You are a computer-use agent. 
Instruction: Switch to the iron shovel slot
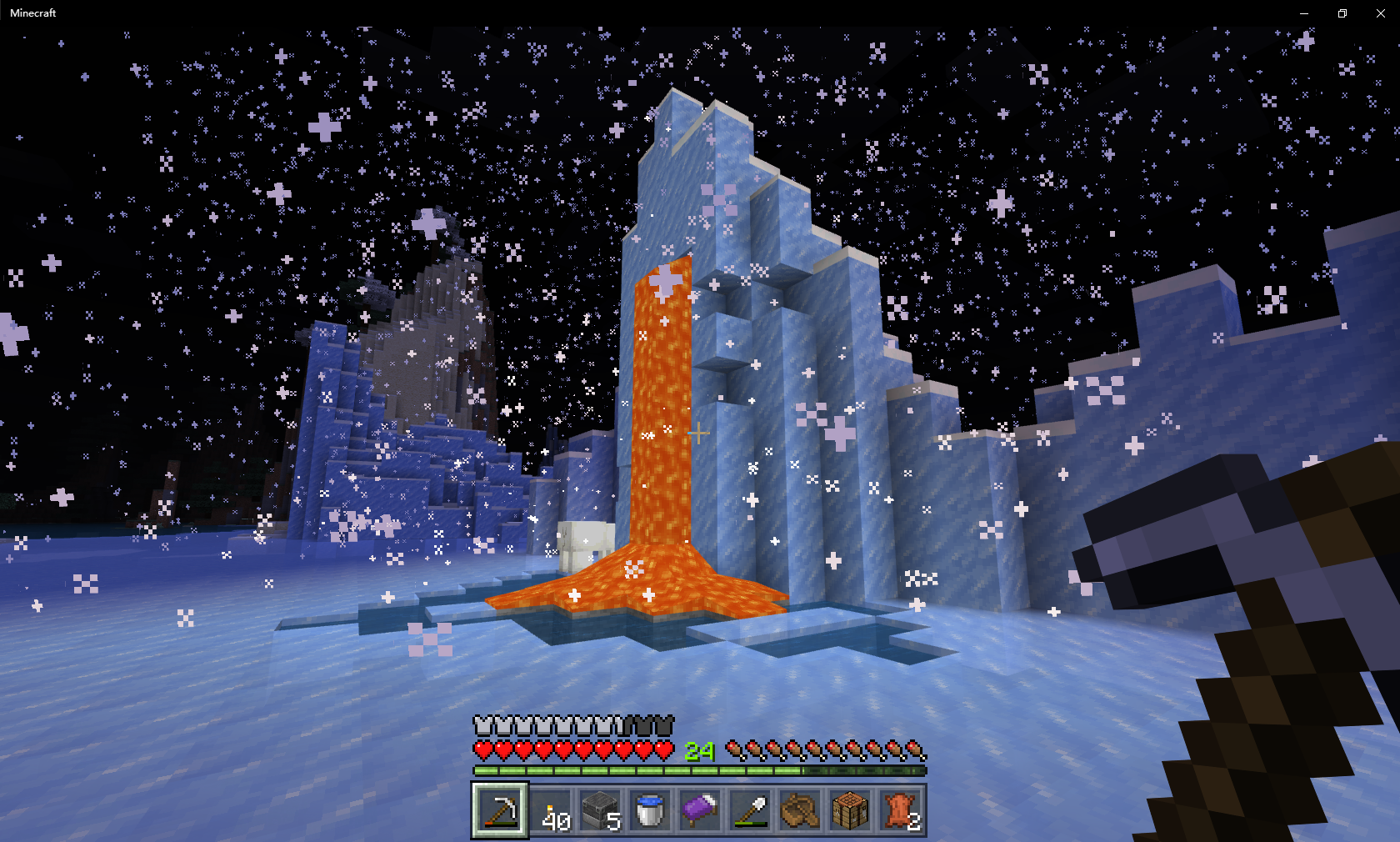click(750, 810)
